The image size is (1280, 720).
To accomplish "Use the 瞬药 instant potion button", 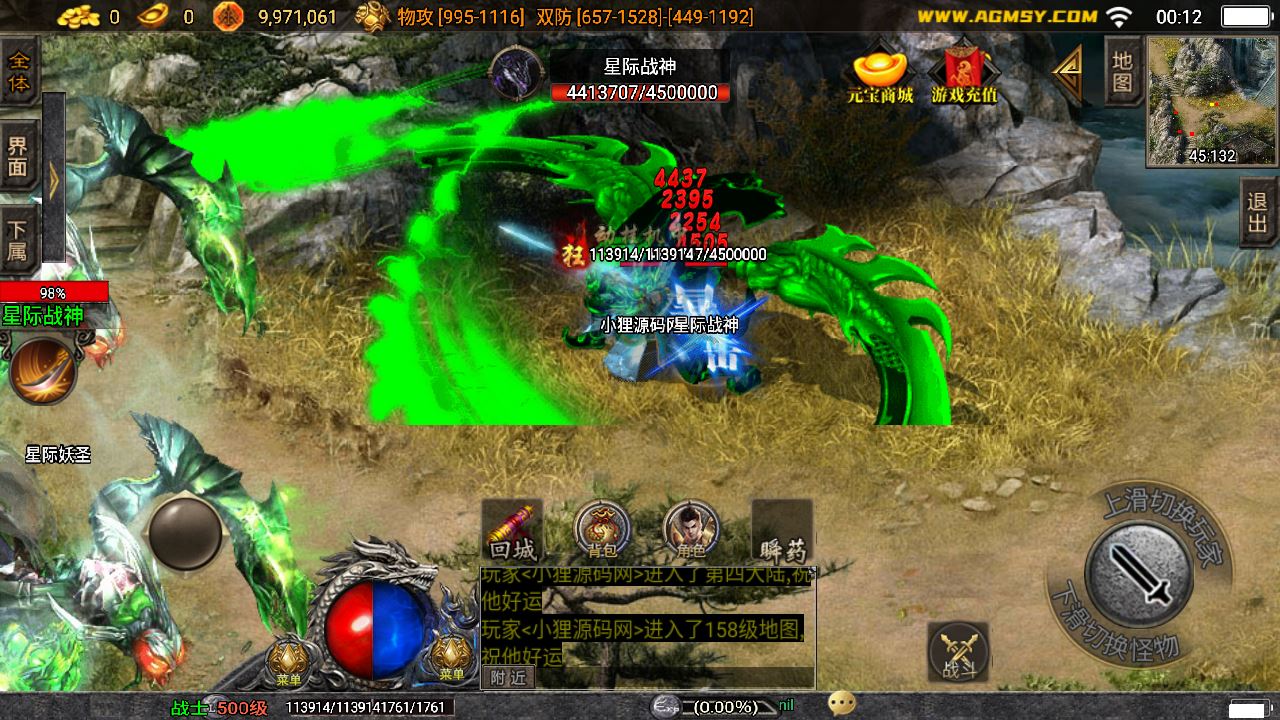I will point(782,530).
